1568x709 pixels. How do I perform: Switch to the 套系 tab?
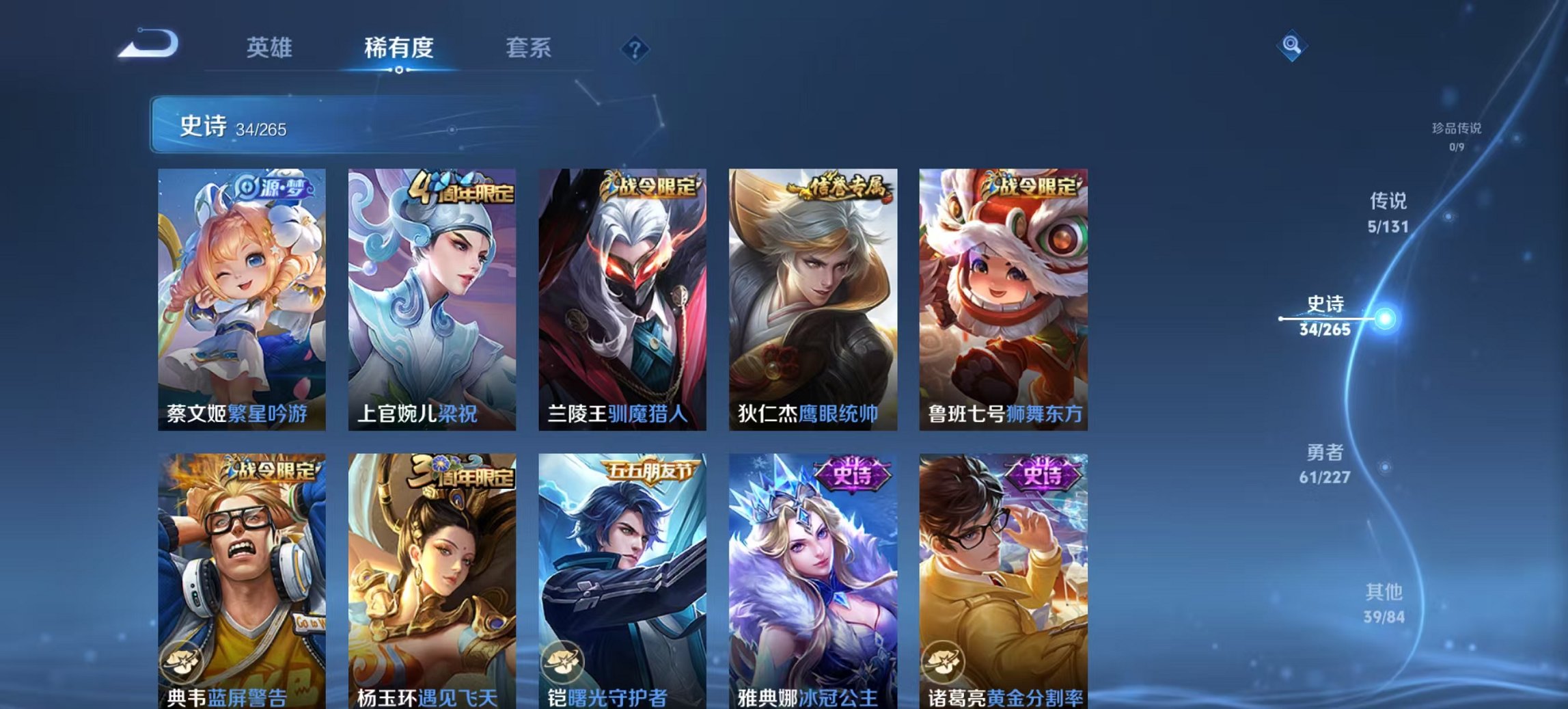tap(527, 48)
